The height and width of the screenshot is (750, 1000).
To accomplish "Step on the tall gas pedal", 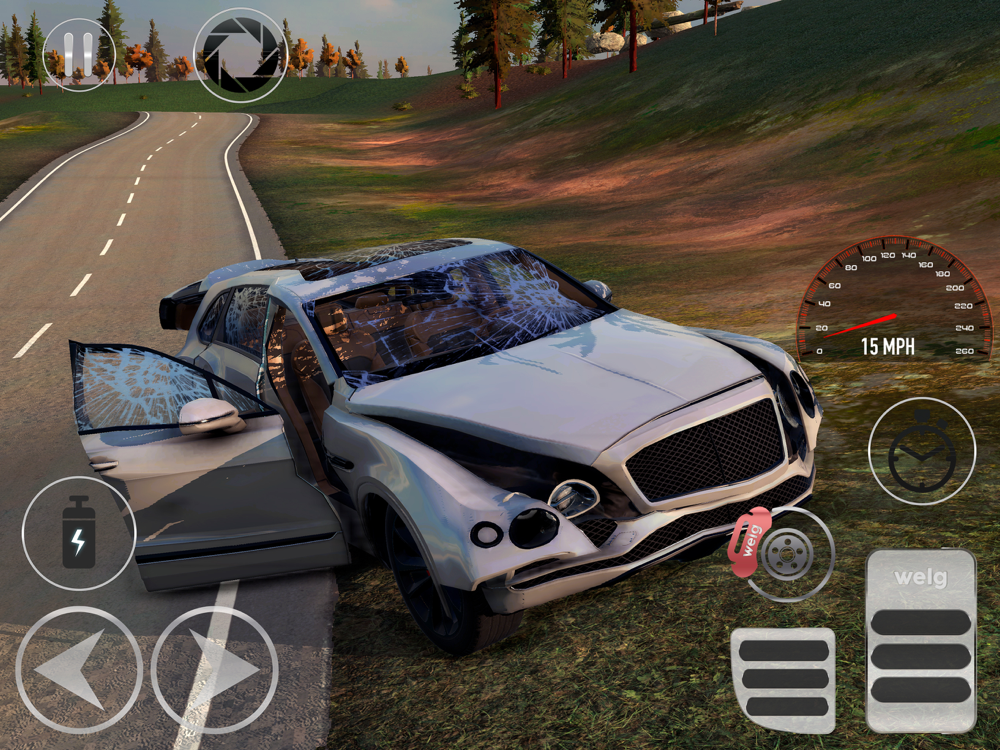I will 920,641.
